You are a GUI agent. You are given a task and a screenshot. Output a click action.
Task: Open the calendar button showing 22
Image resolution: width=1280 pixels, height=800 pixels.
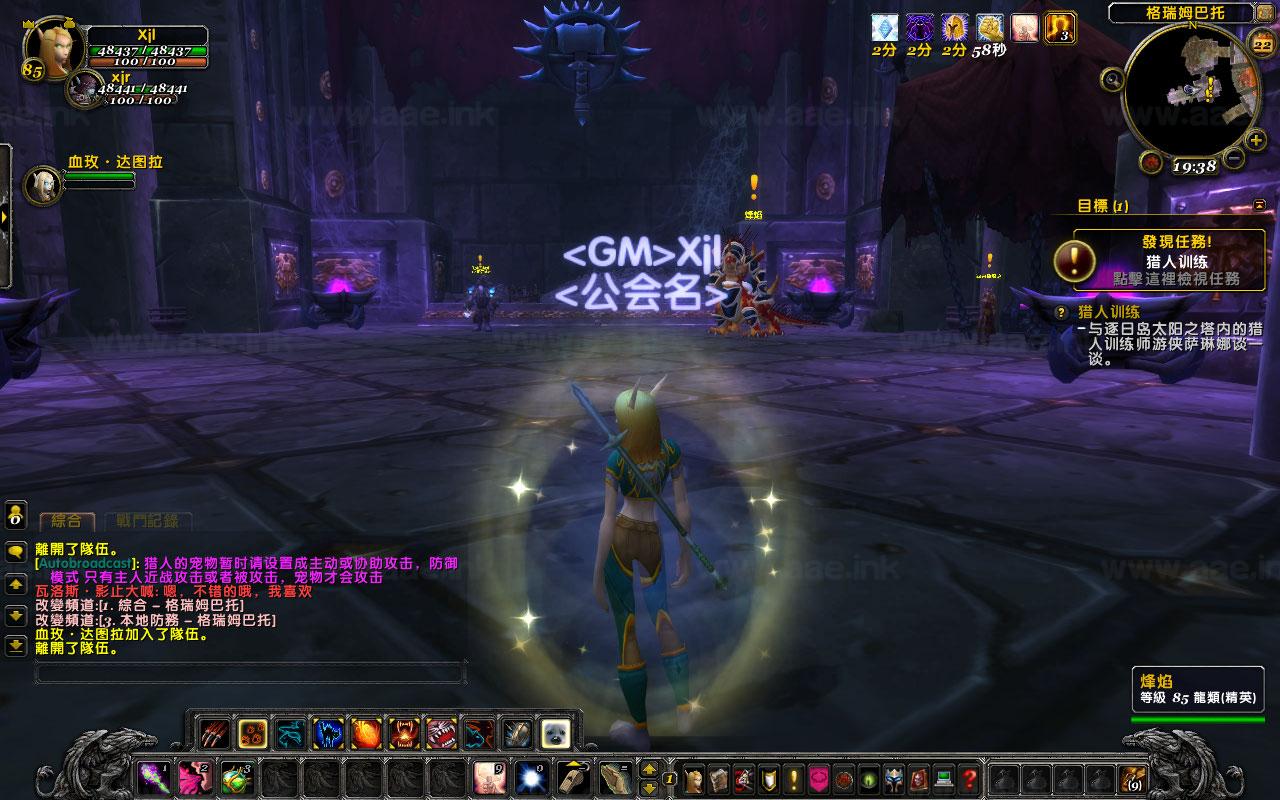tap(1260, 41)
